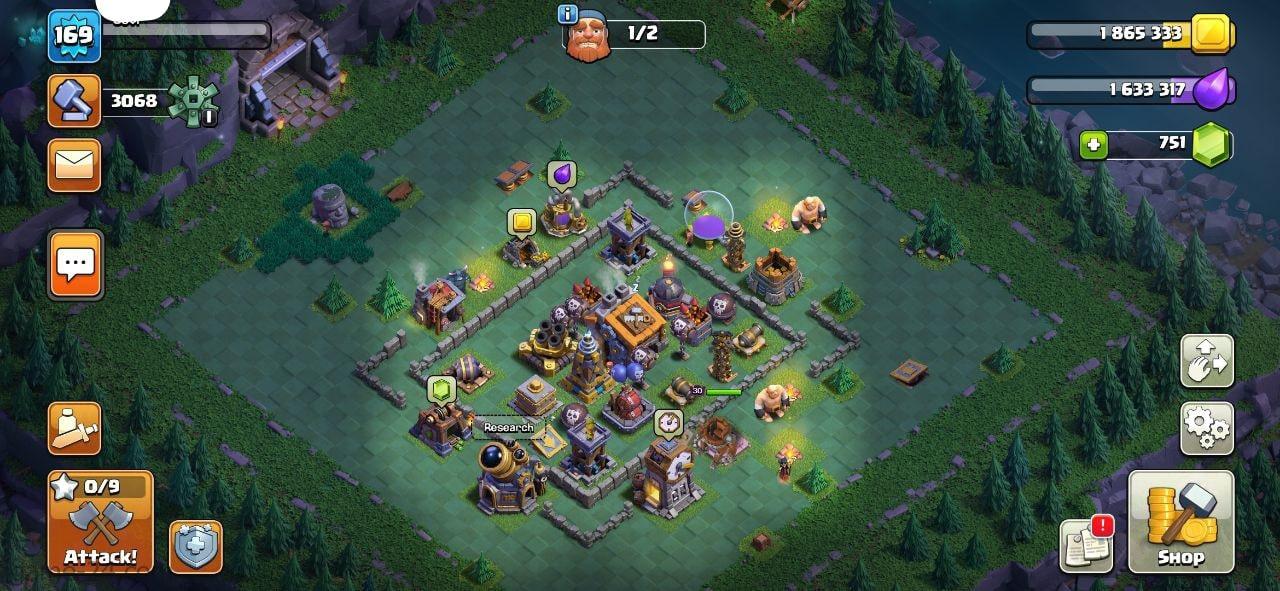This screenshot has height=591, width=1280.
Task: Click the Master Builder info icon
Action: [x=569, y=14]
